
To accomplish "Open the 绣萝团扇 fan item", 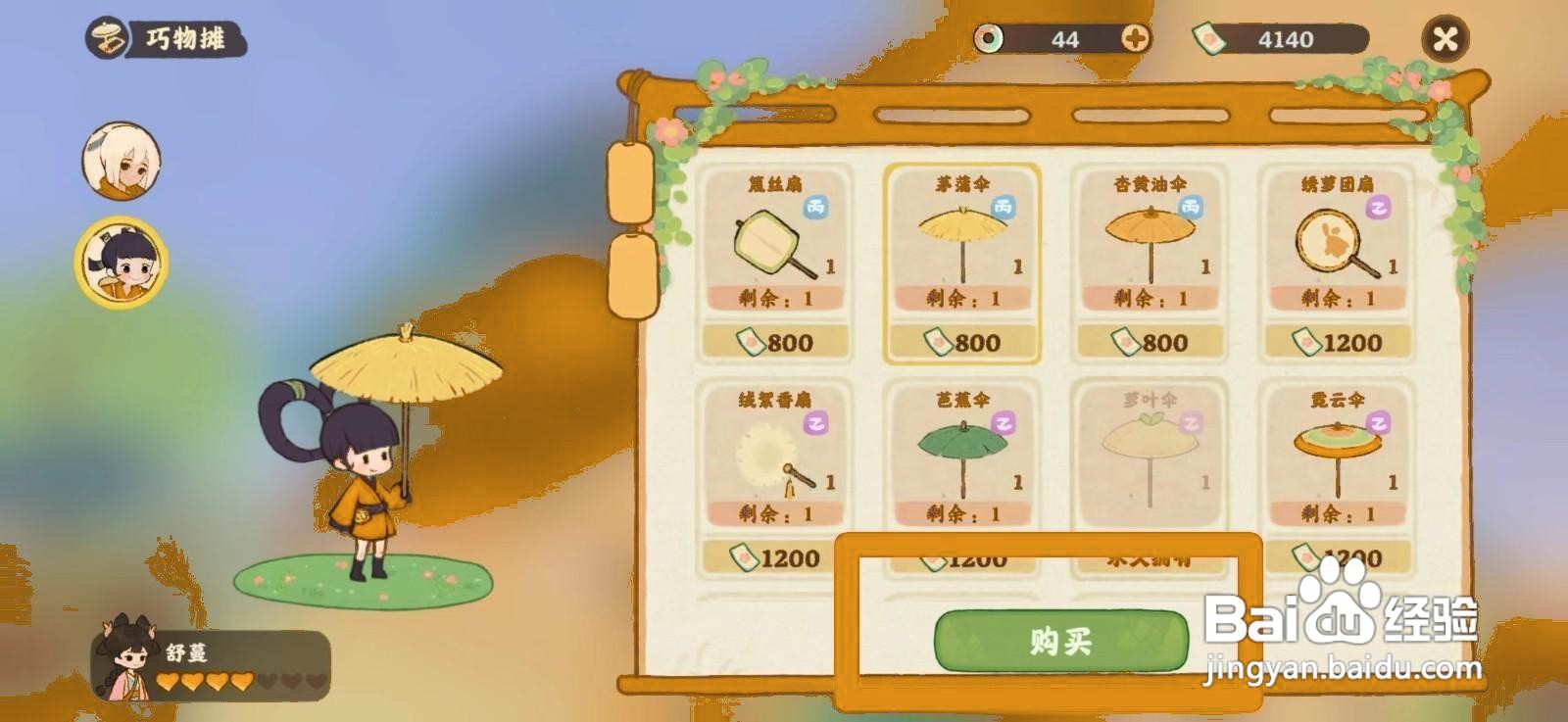I will (x=1340, y=245).
